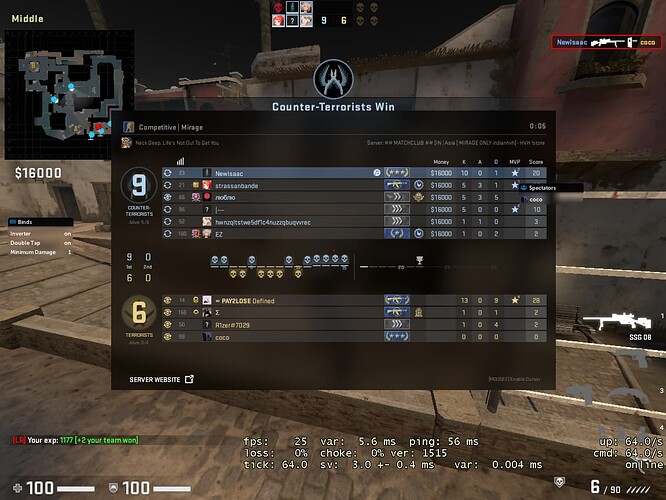The image size is (666, 500).
Task: Click the minimap of Mirage
Action: click(66, 95)
